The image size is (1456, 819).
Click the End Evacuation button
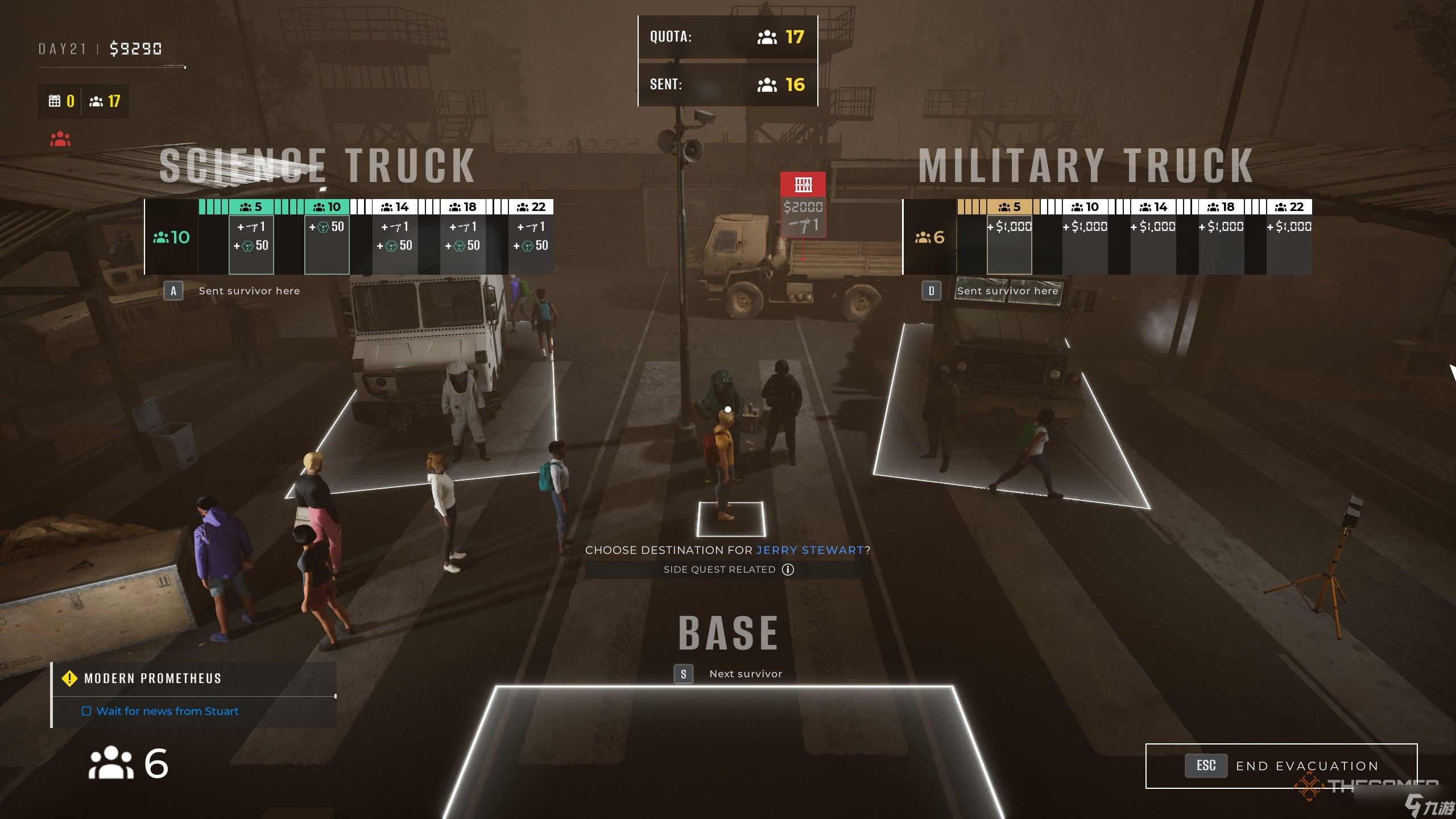[1281, 766]
